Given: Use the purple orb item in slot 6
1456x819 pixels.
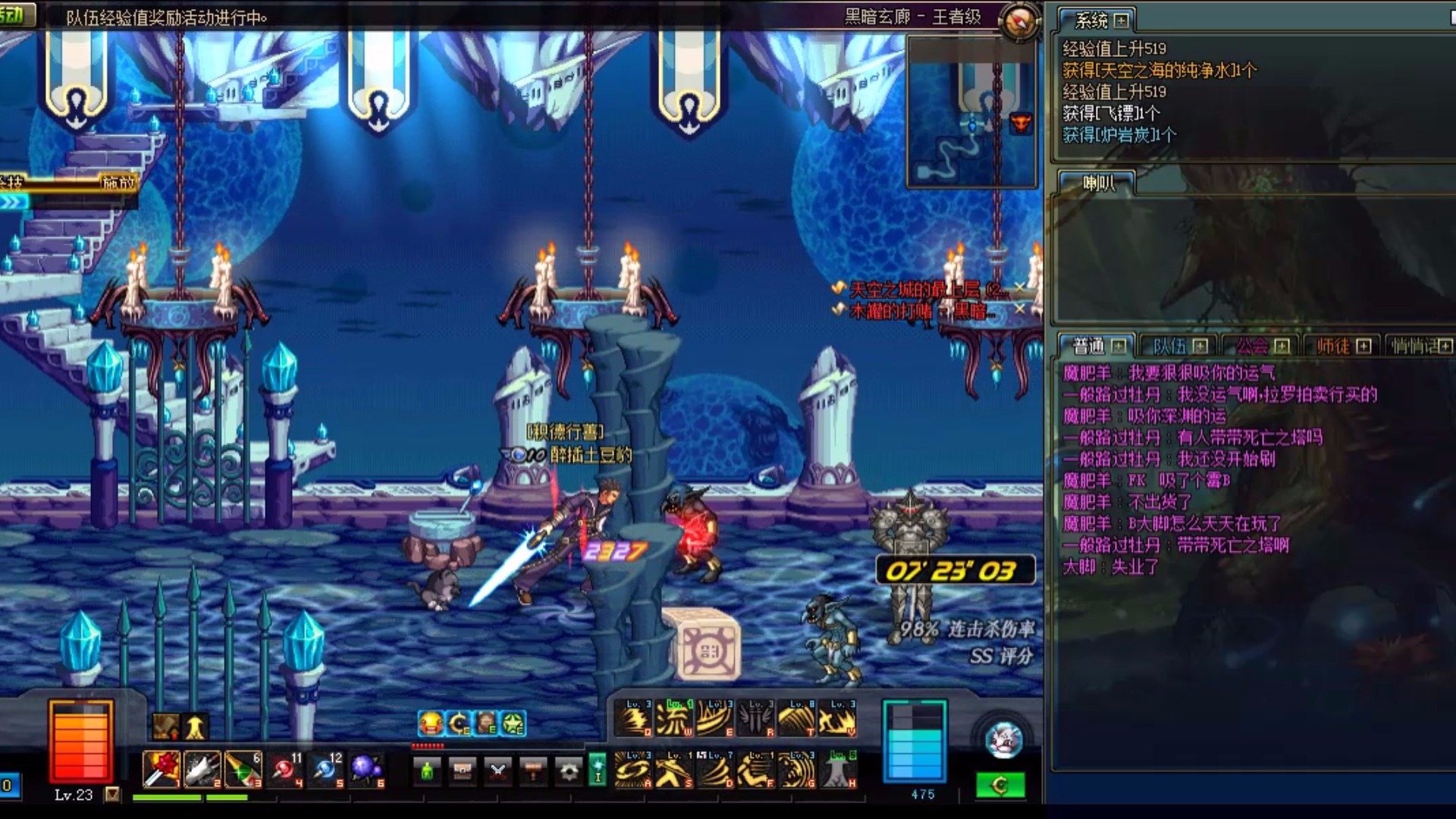Looking at the screenshot, I should (366, 770).
